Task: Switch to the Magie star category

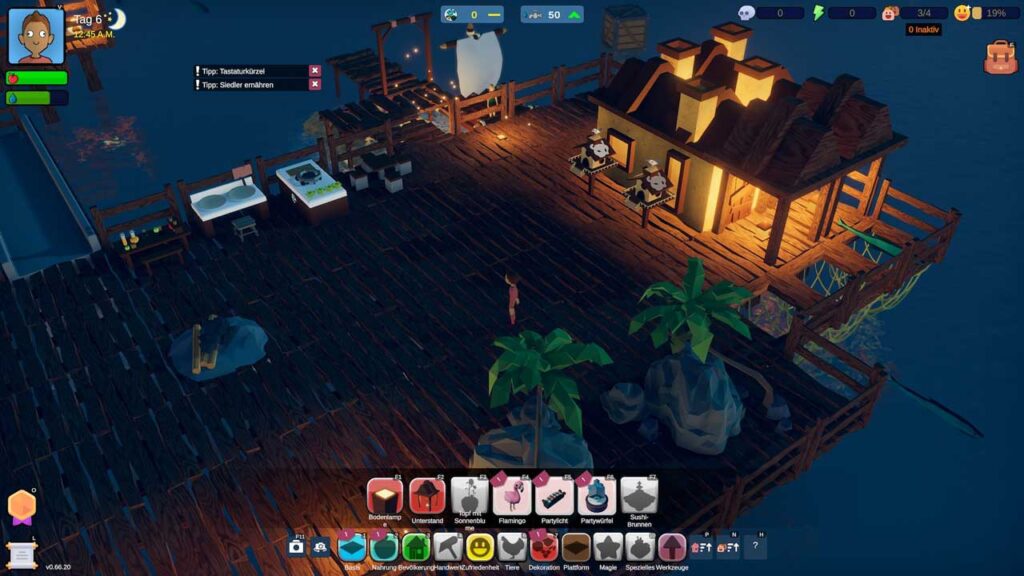Action: [608, 547]
